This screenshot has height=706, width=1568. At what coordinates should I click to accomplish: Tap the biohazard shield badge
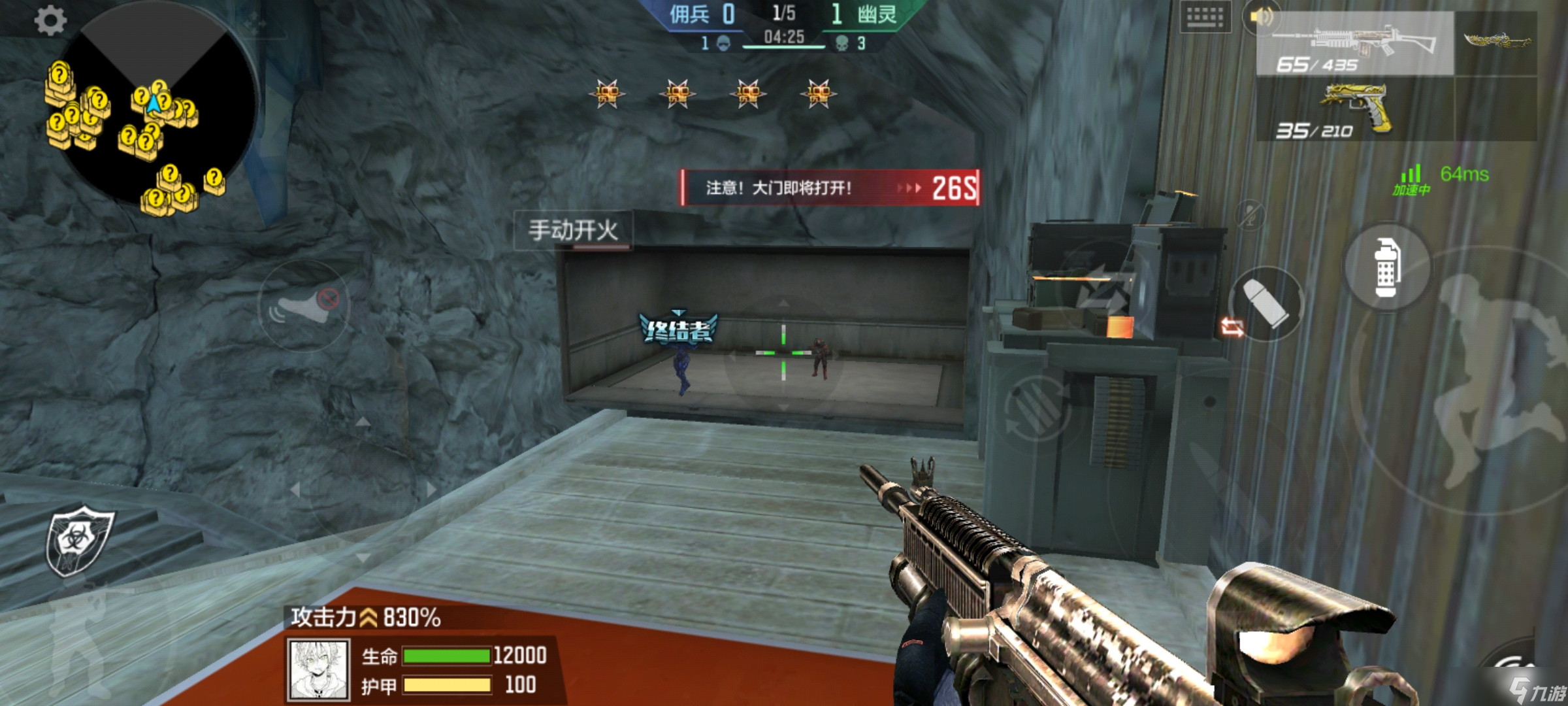(78, 540)
